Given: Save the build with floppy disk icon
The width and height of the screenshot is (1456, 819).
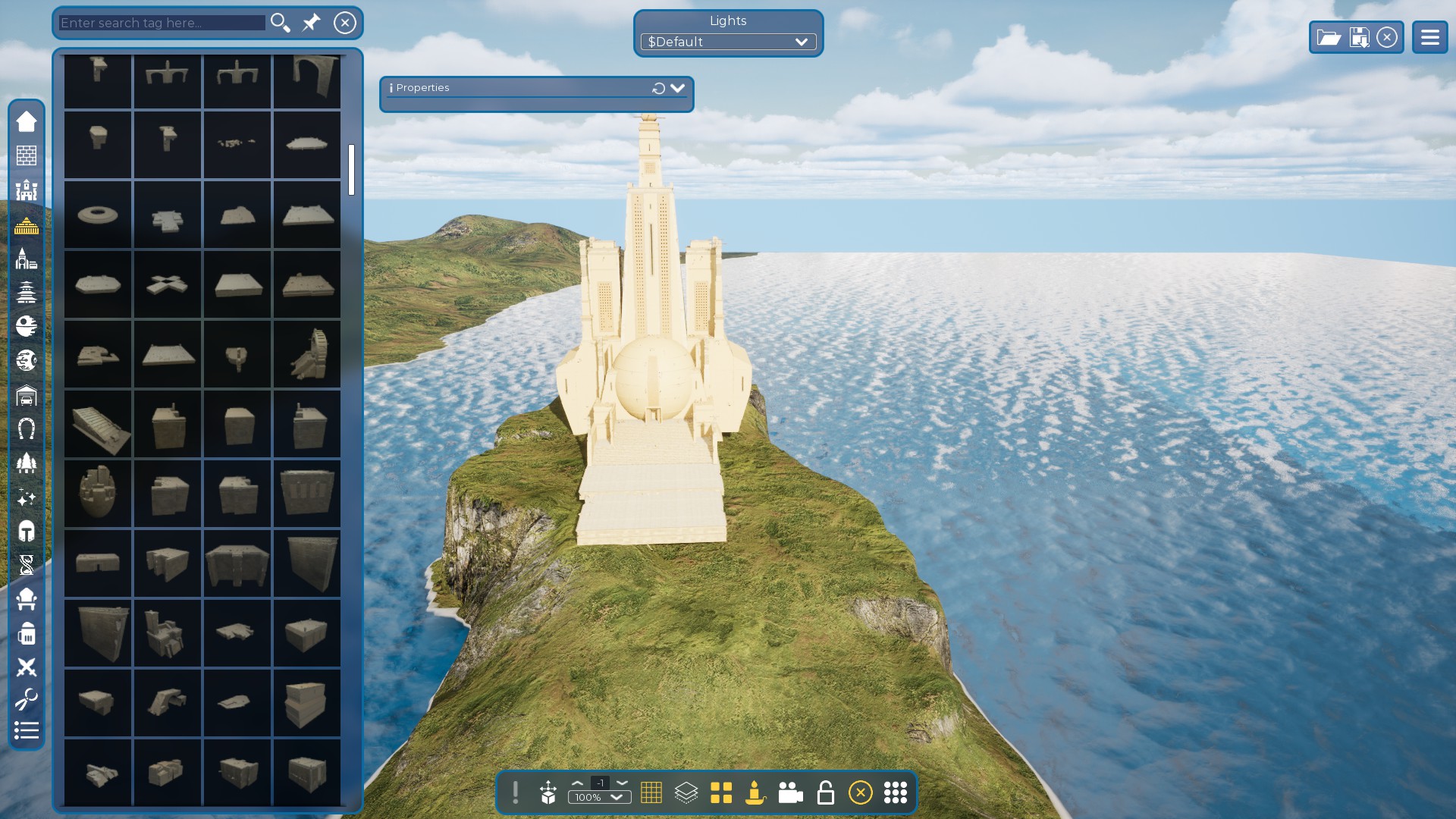Looking at the screenshot, I should (1359, 37).
